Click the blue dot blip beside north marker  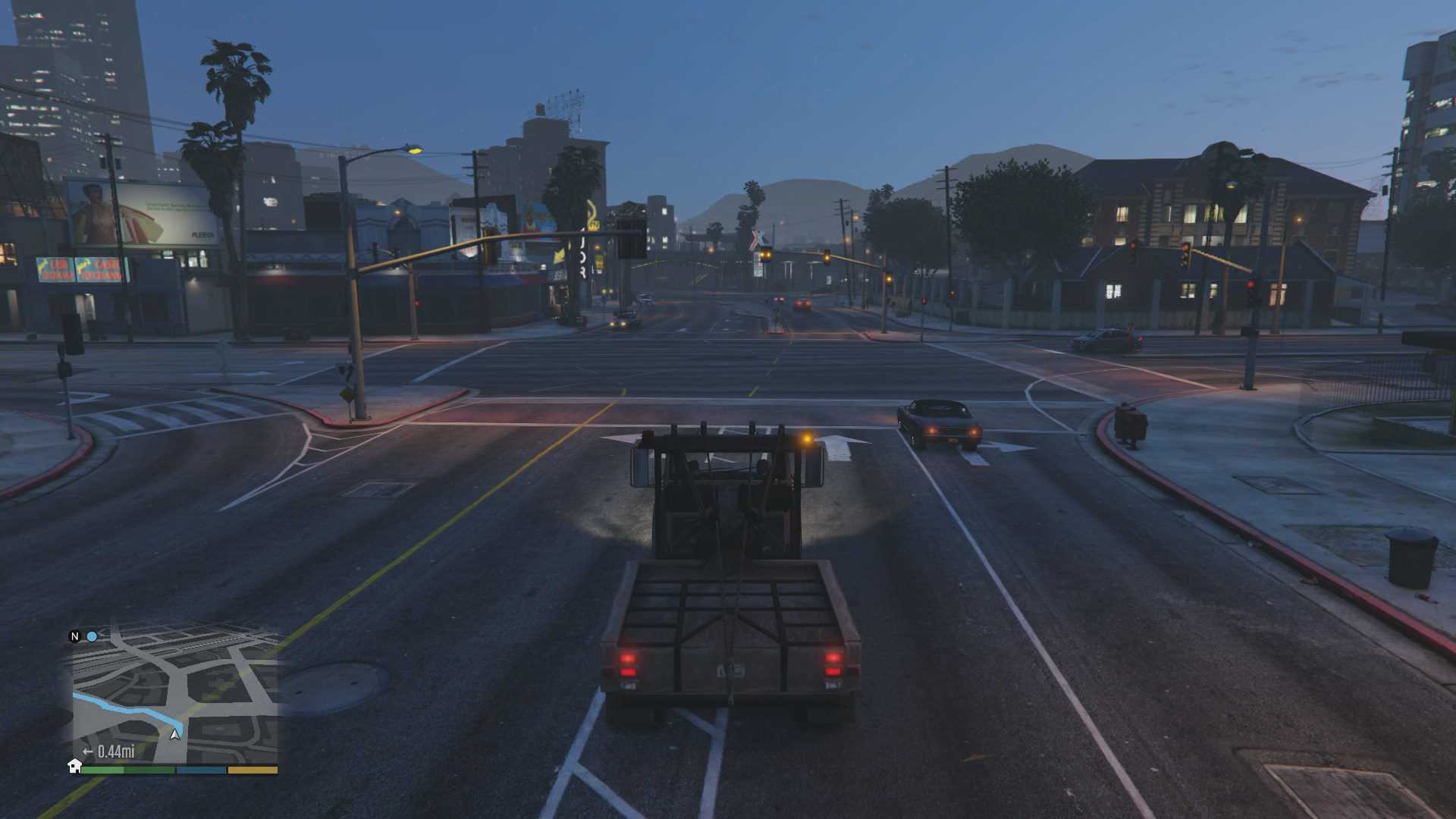[x=92, y=636]
